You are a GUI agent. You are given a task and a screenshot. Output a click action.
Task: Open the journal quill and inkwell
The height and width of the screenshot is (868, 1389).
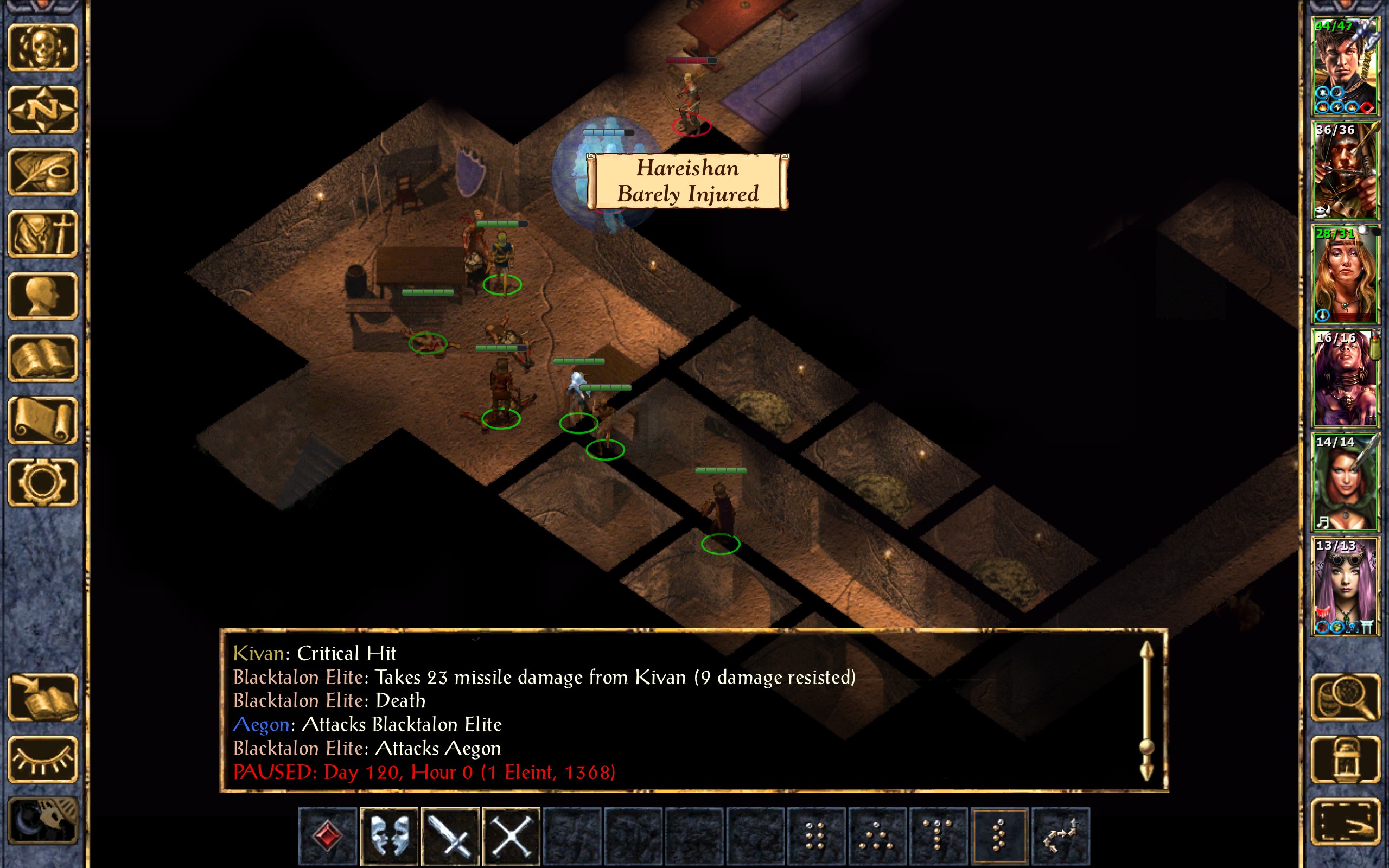pos(43,171)
